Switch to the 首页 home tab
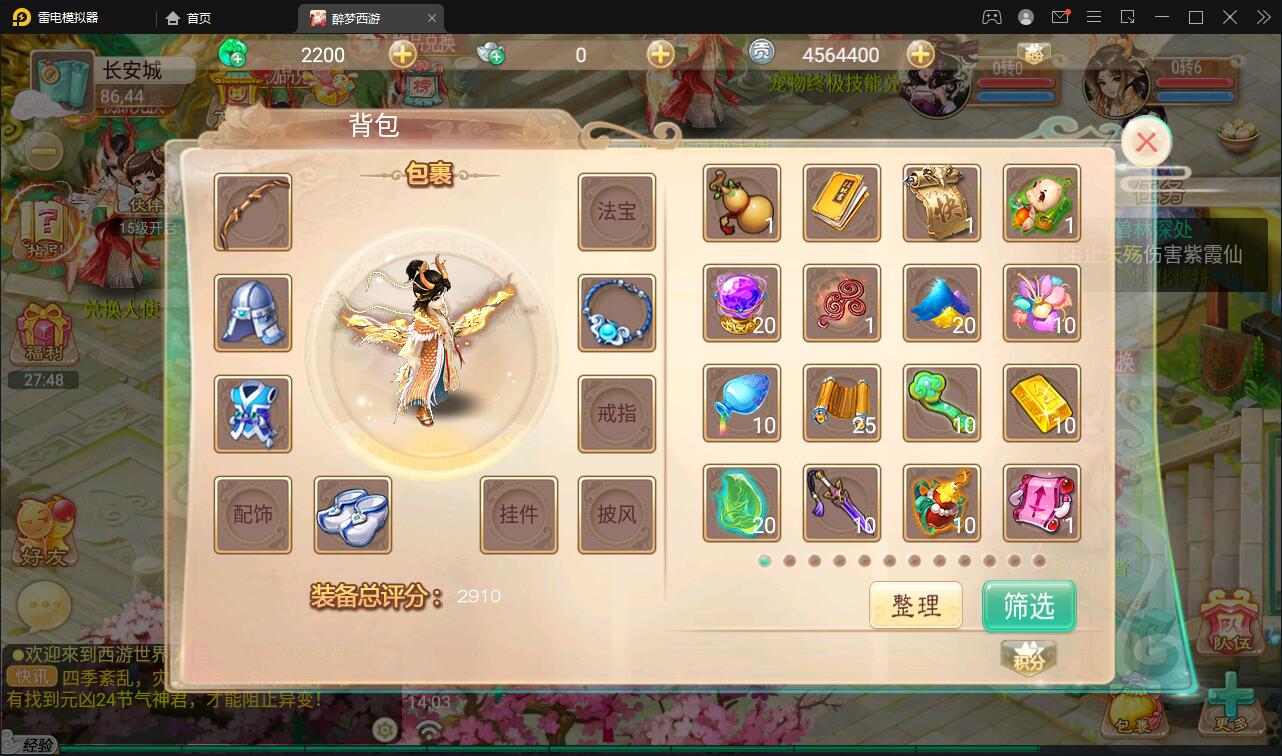 pos(189,18)
